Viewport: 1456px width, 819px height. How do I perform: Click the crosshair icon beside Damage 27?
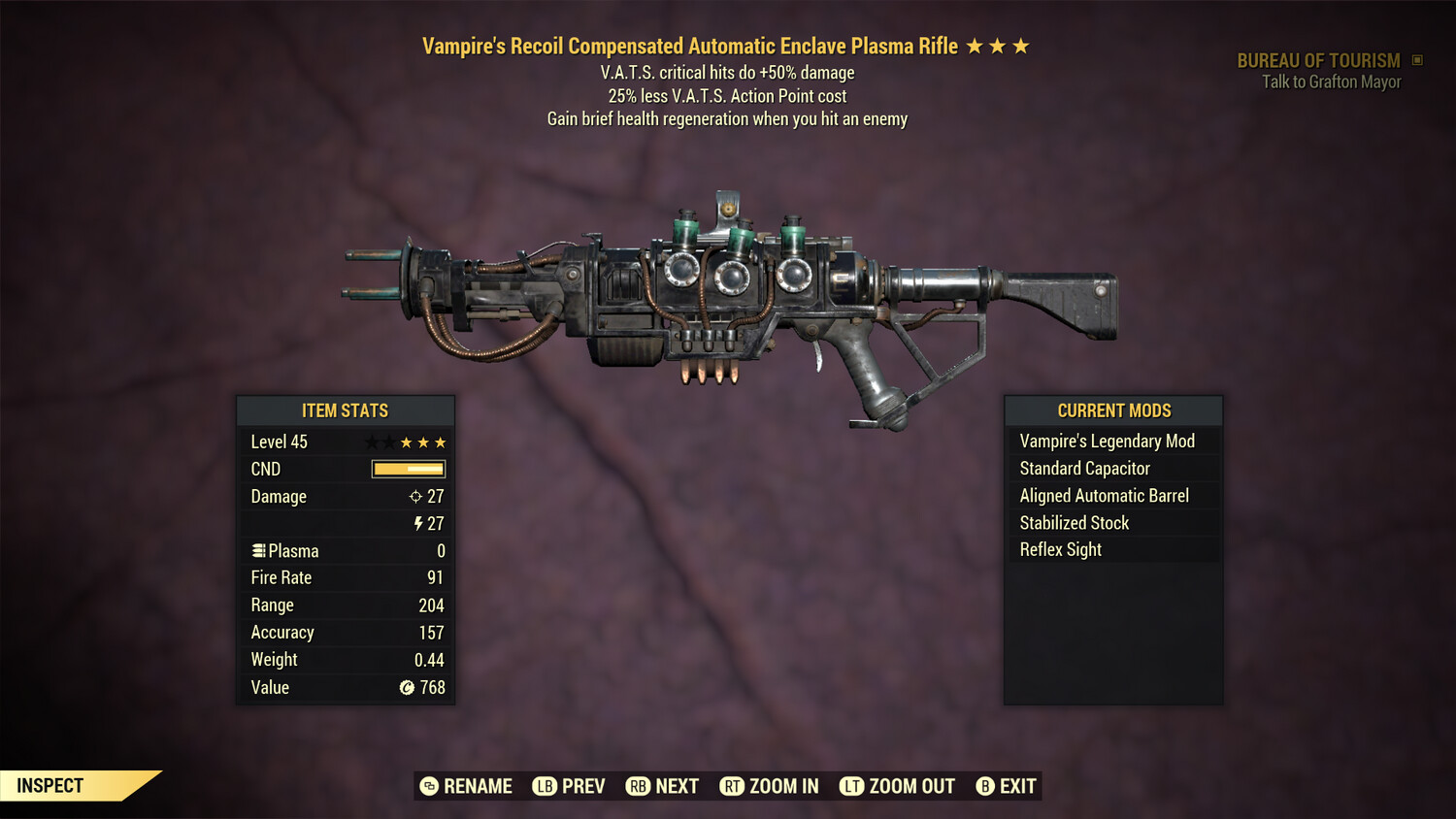tap(417, 496)
